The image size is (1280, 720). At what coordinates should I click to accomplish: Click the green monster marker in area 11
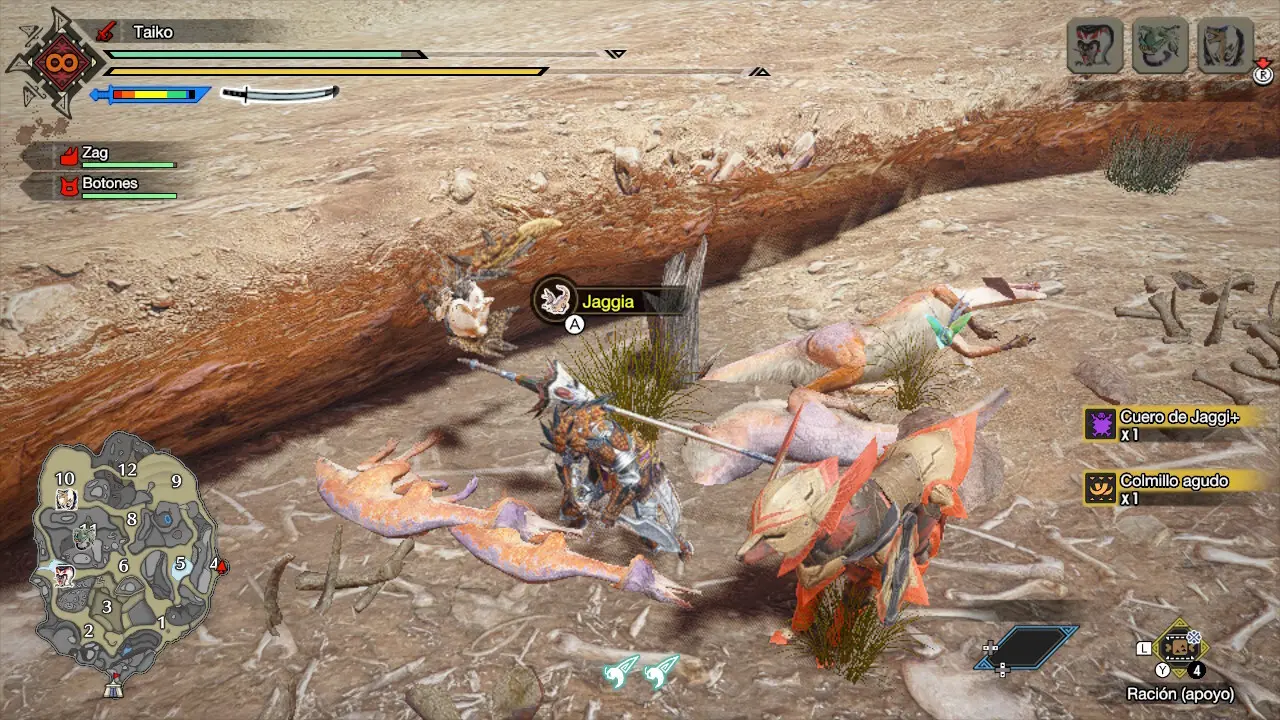pos(84,538)
